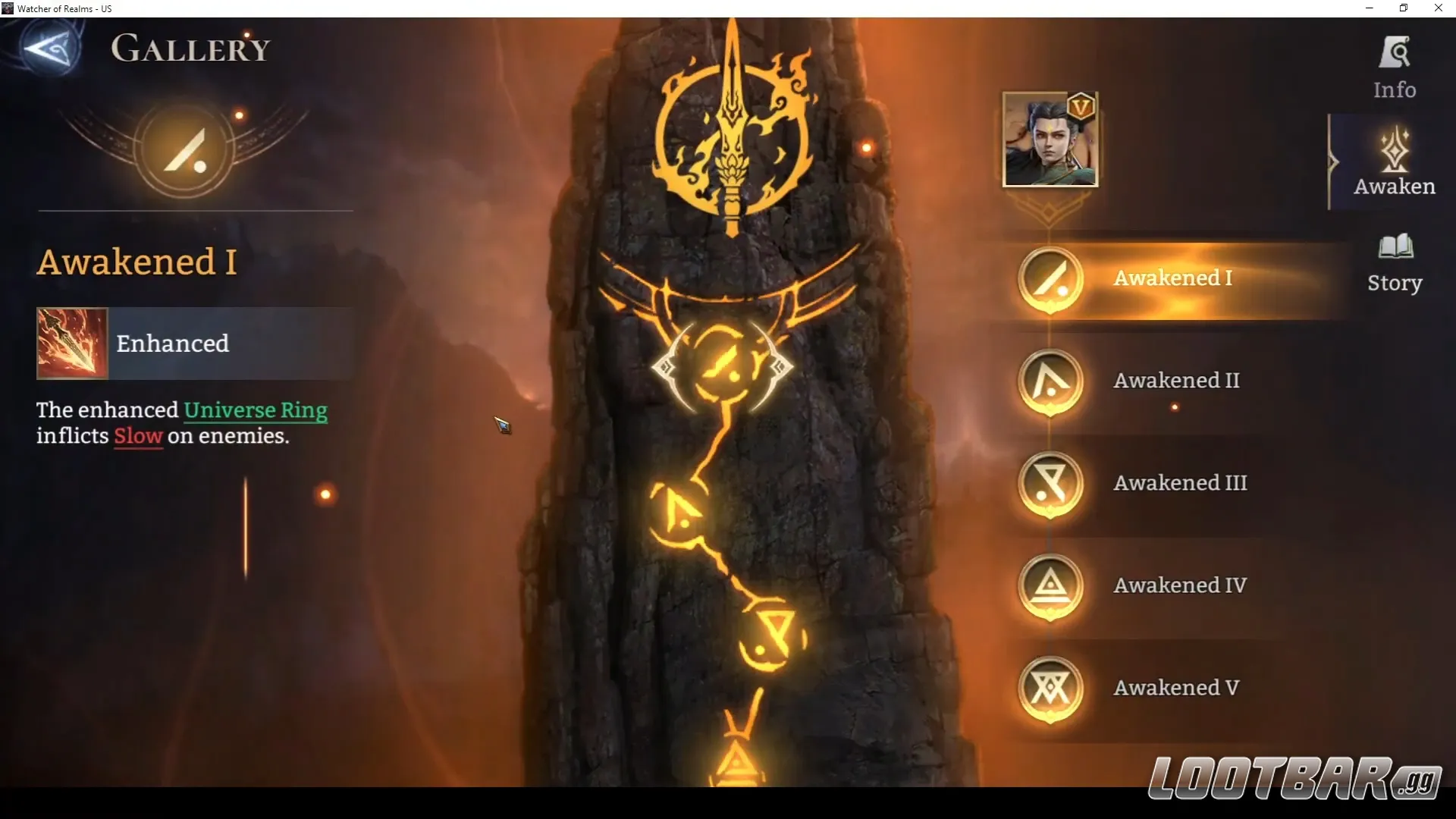Open the Universe Ring link in the description
1456x819 pixels.
(256, 409)
